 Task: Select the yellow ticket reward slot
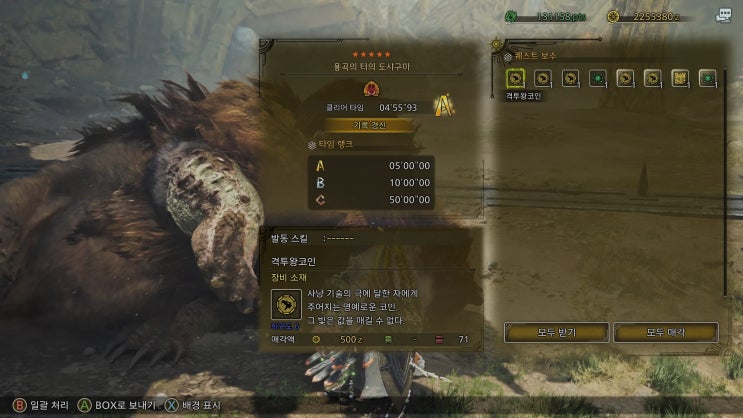(x=680, y=77)
